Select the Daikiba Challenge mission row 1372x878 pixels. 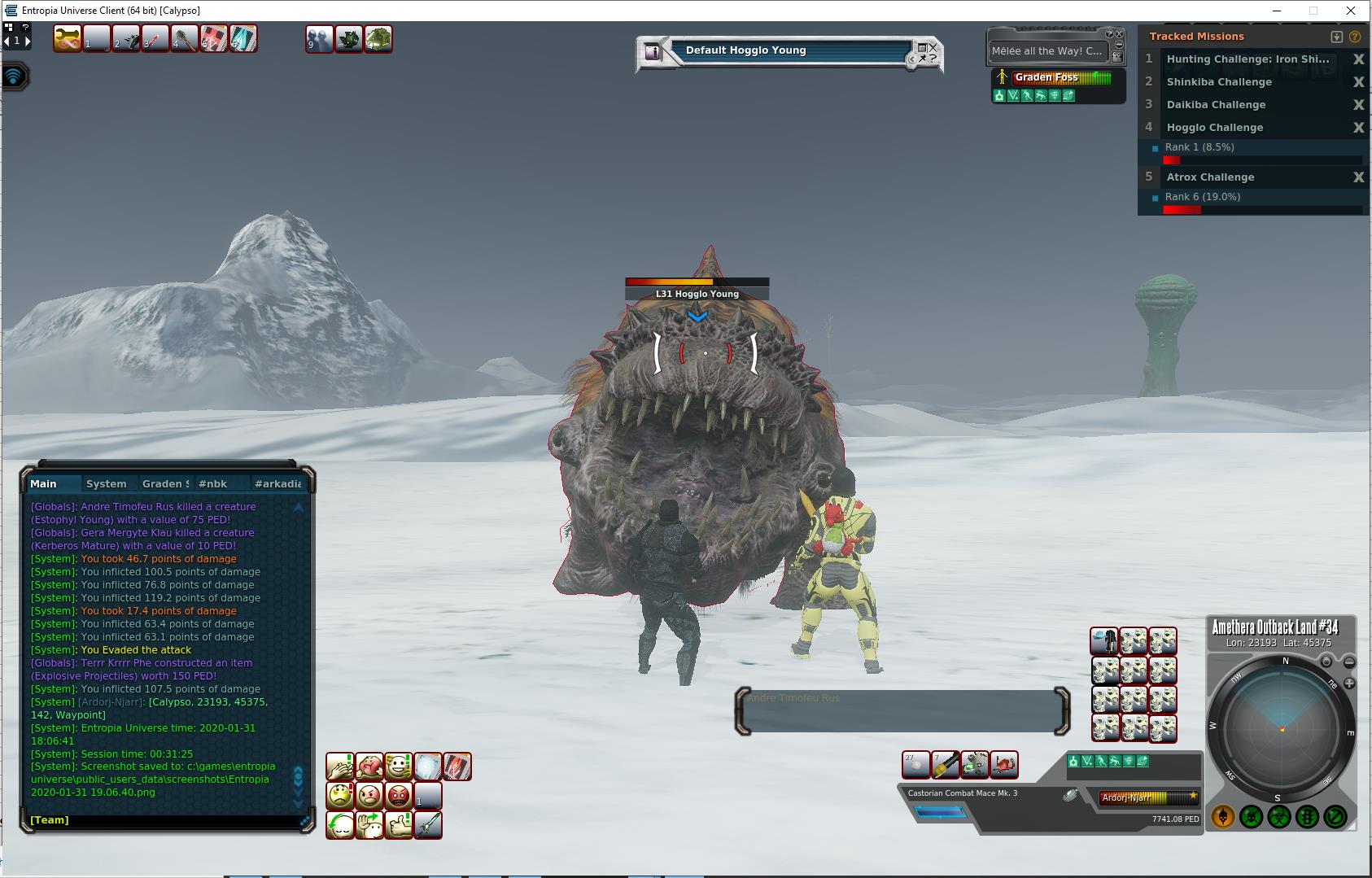click(x=1216, y=105)
